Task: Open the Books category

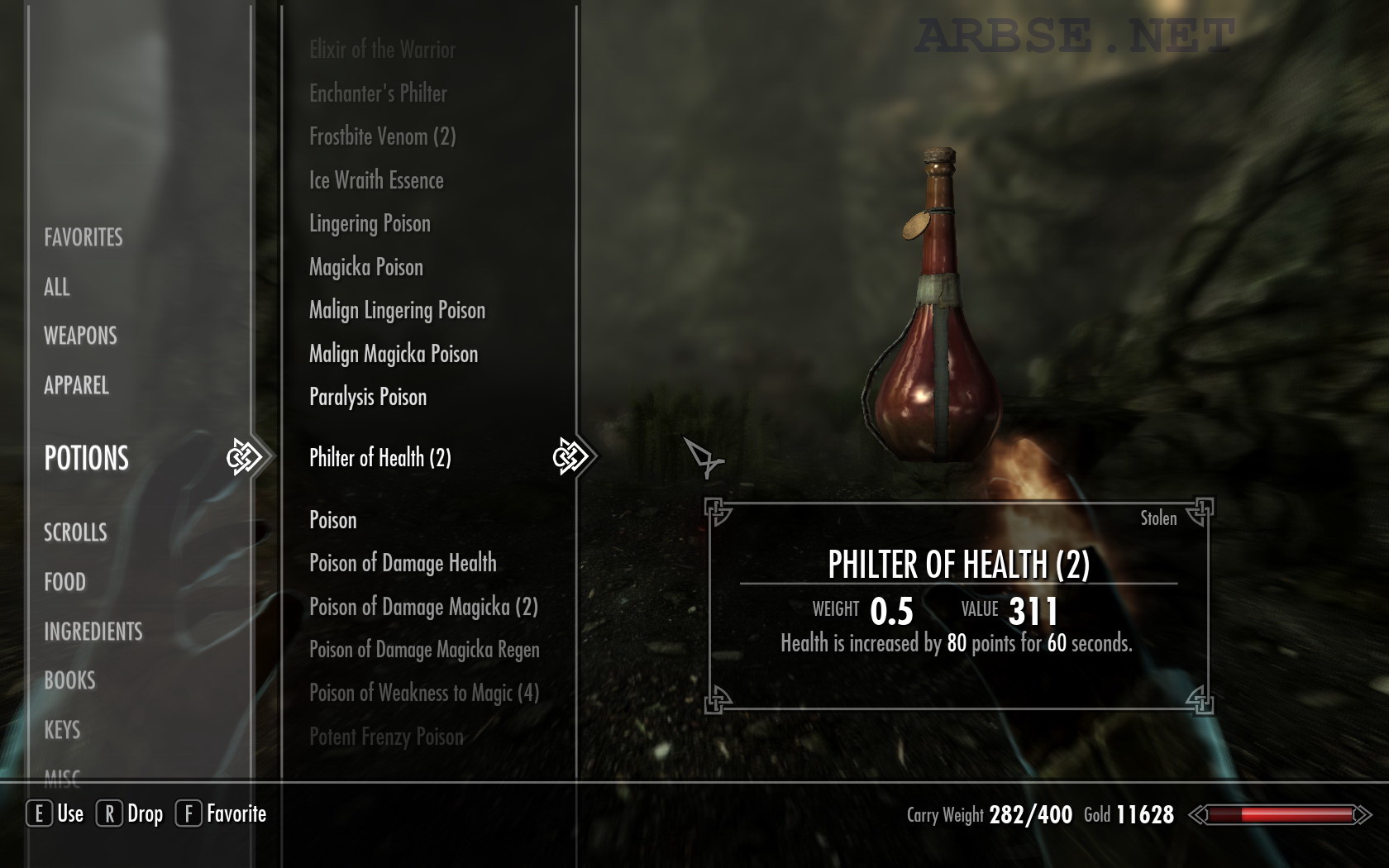Action: [x=69, y=680]
